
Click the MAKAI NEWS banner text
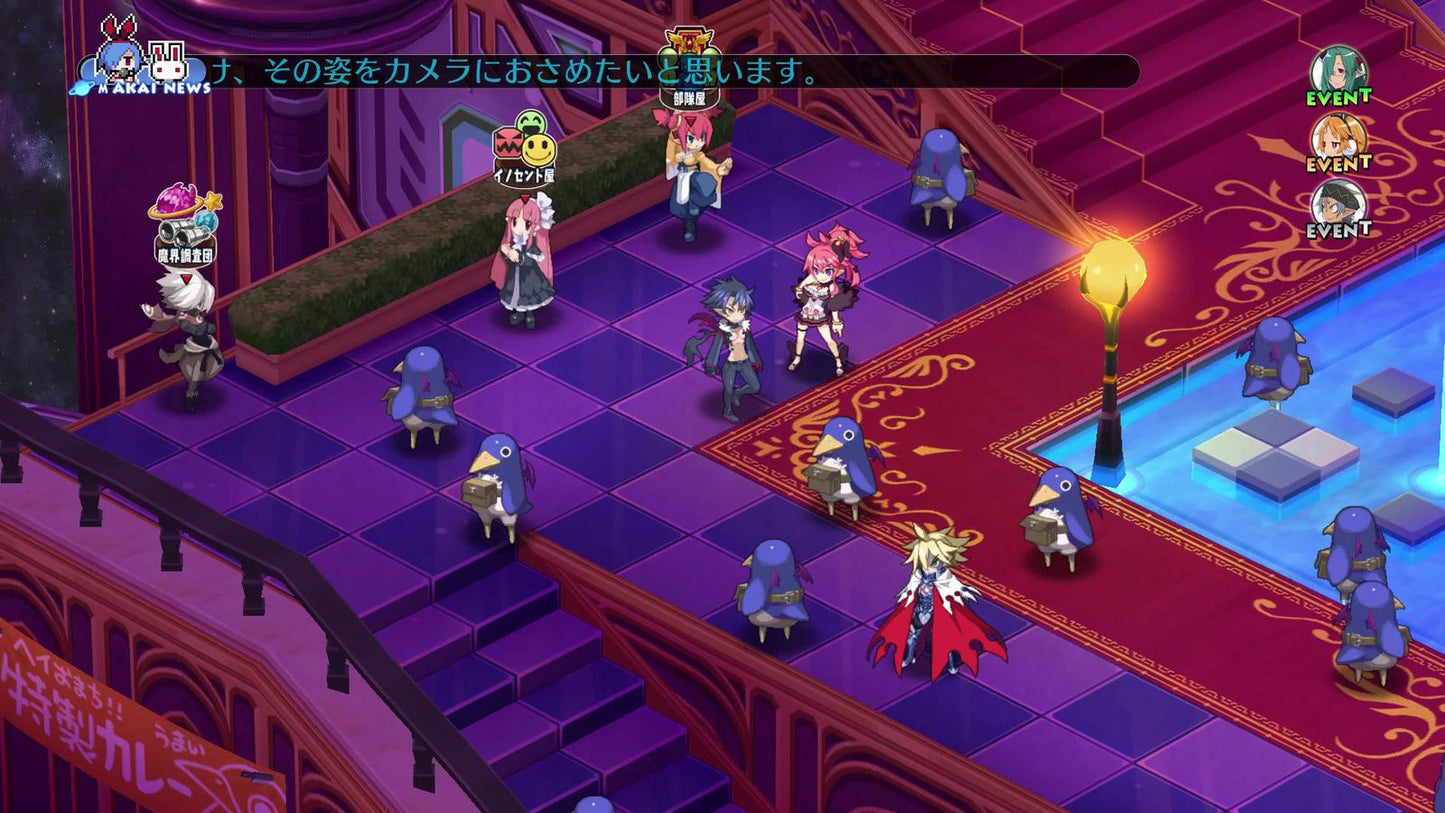coord(153,87)
